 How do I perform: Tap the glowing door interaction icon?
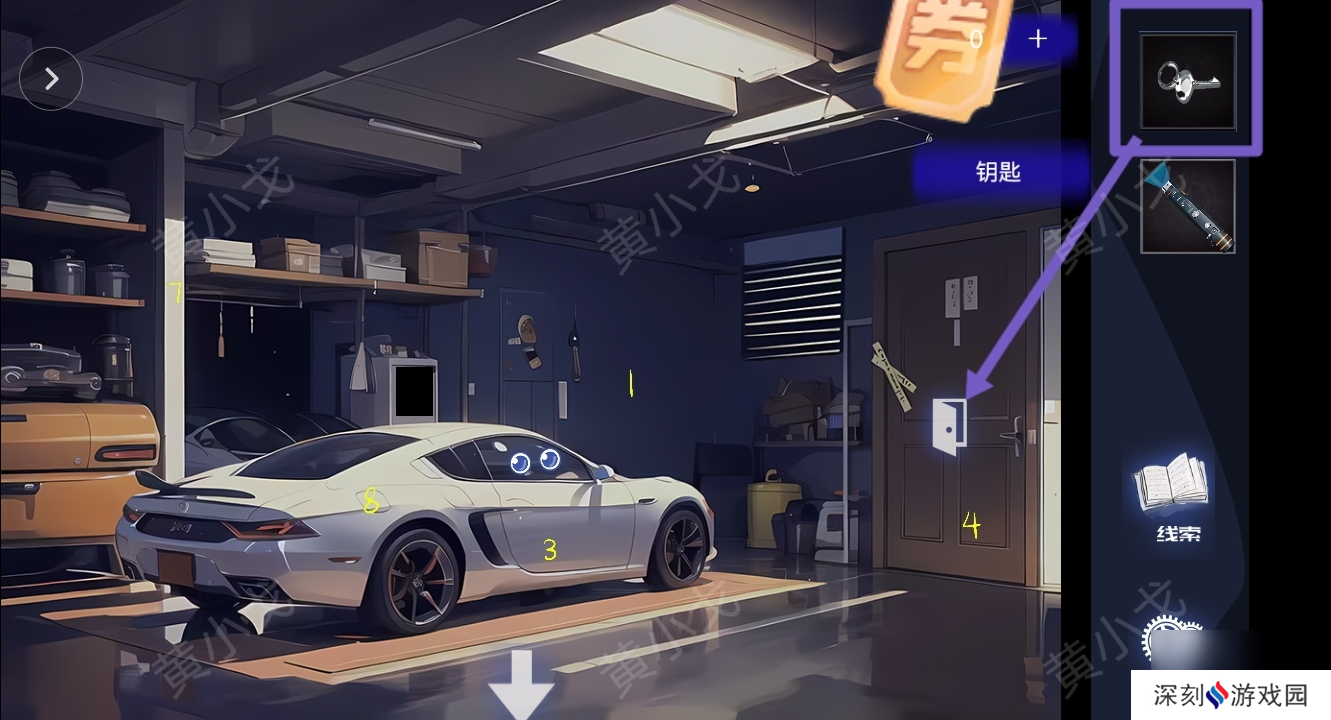click(x=948, y=425)
